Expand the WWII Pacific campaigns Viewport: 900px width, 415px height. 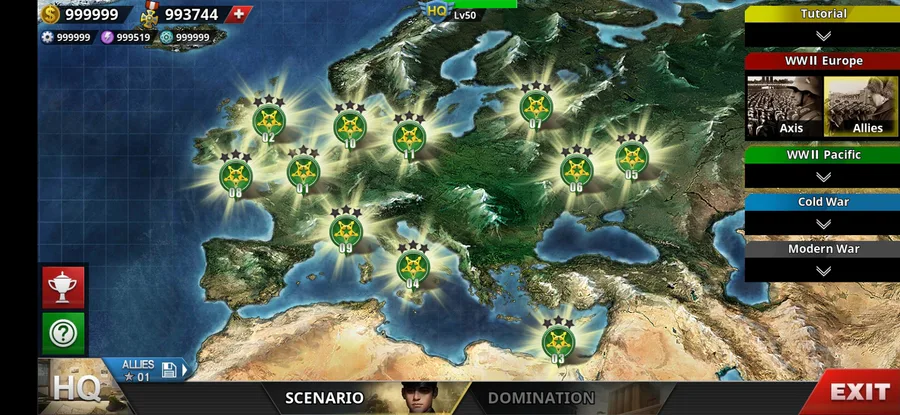(823, 176)
